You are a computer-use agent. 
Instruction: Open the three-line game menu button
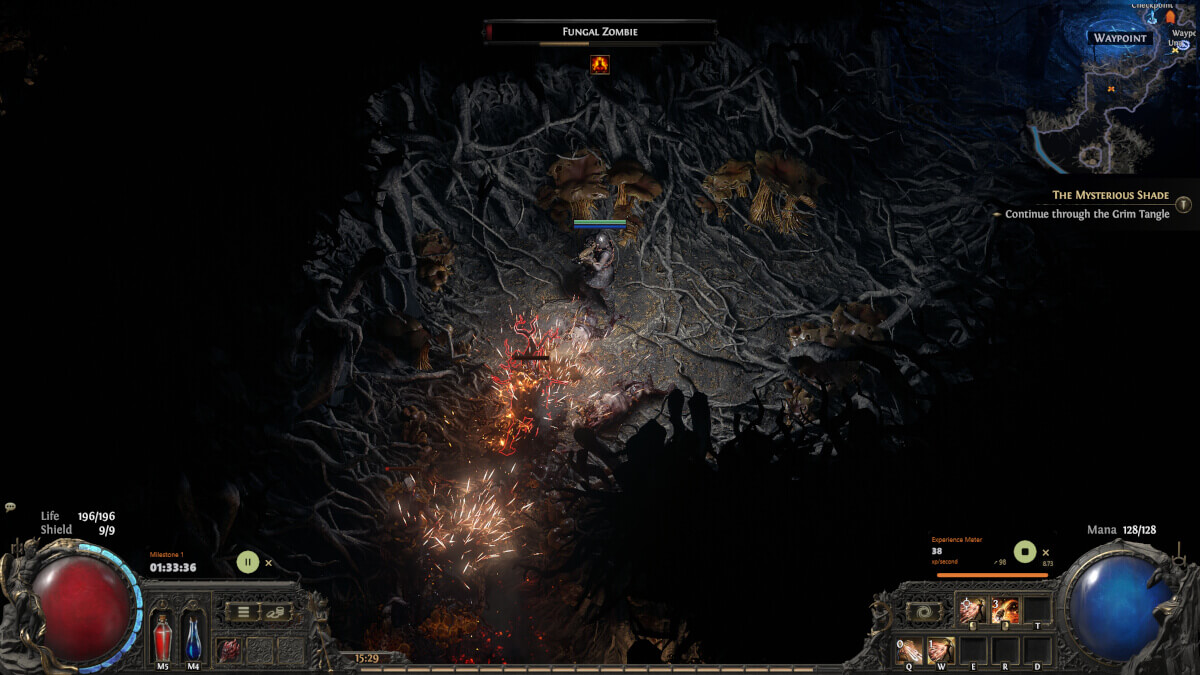(x=243, y=611)
